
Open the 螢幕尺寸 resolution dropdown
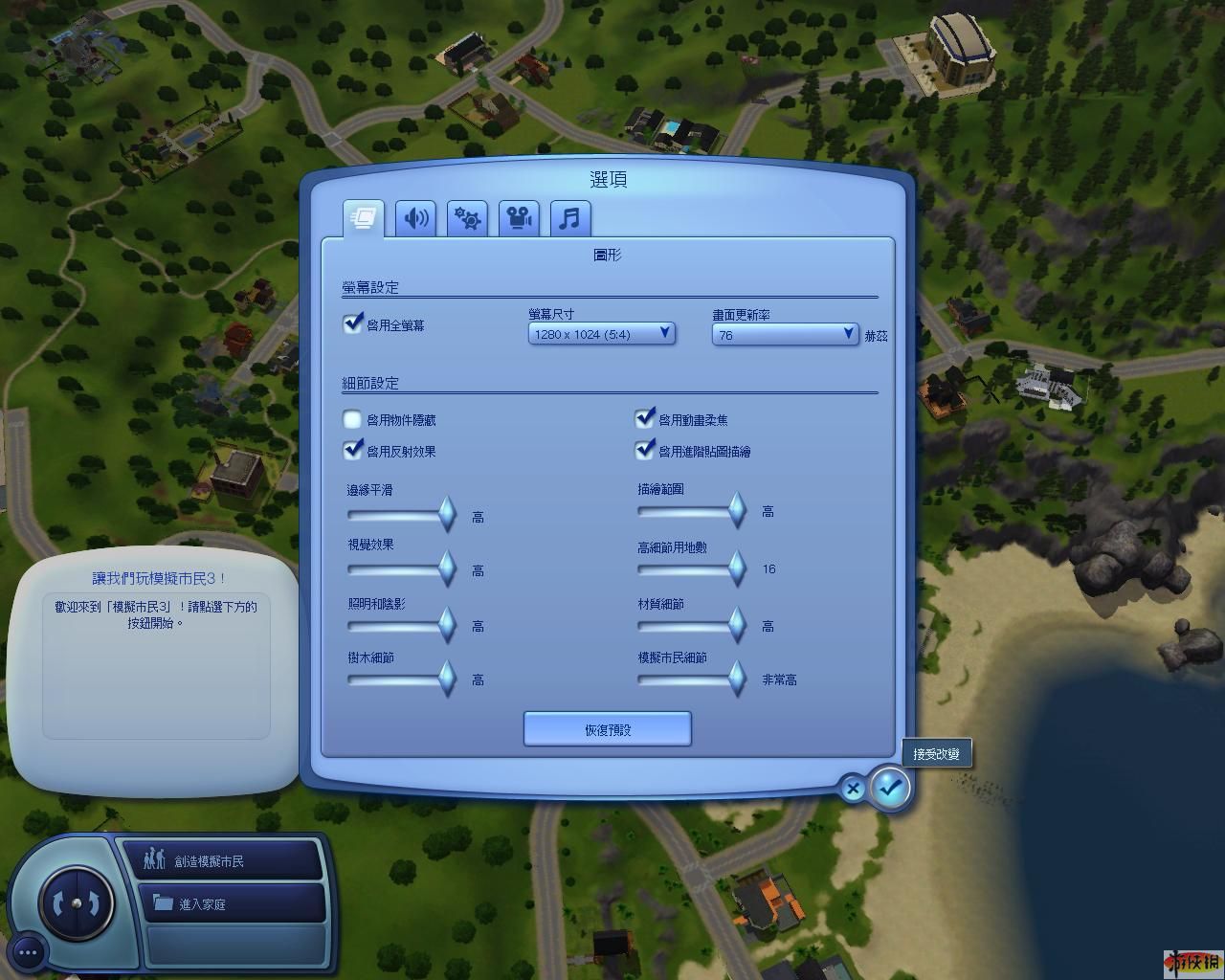pyautogui.click(x=602, y=334)
